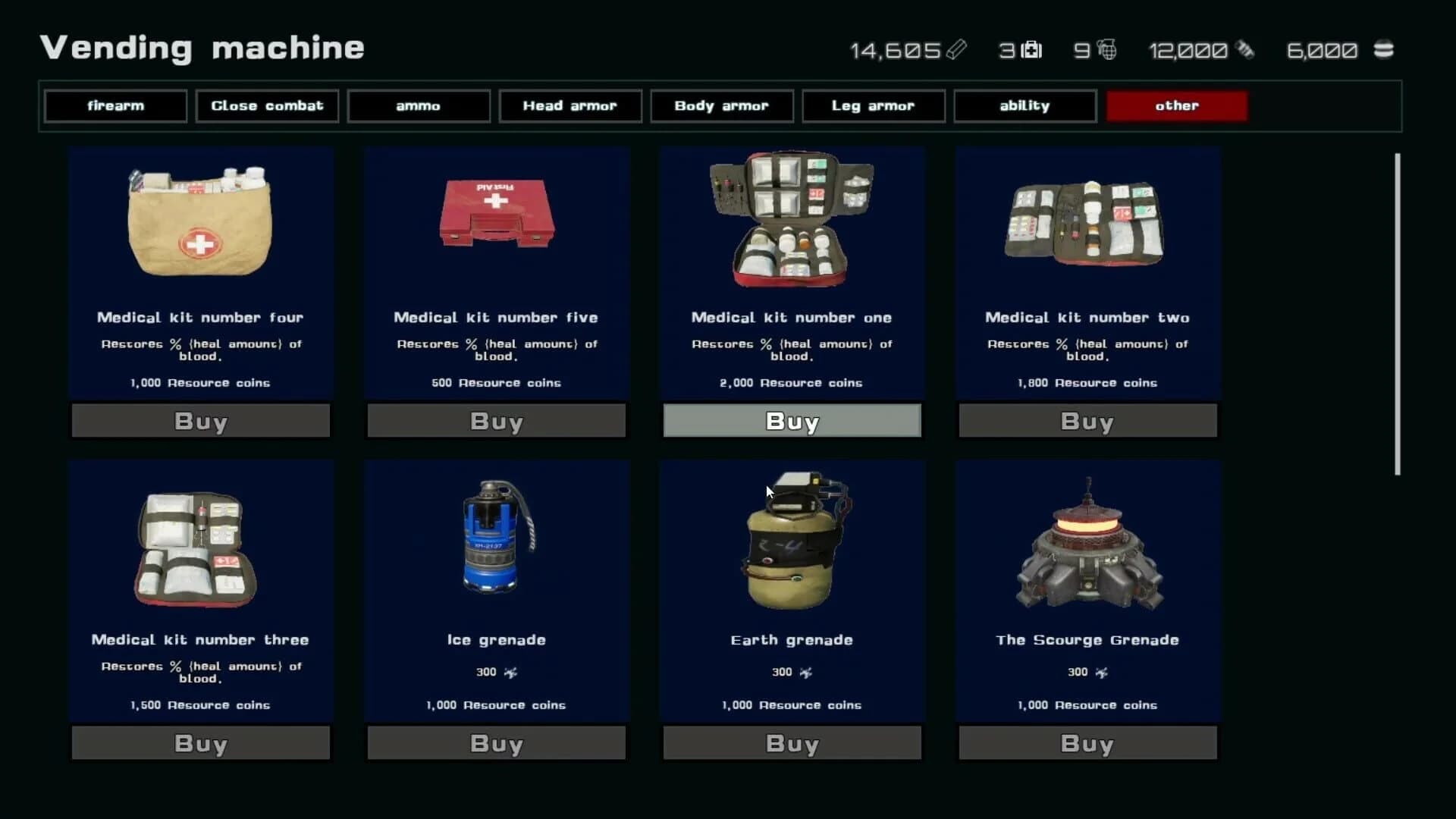This screenshot has width=1456, height=819.
Task: Select the ammo category tab
Action: tap(418, 105)
